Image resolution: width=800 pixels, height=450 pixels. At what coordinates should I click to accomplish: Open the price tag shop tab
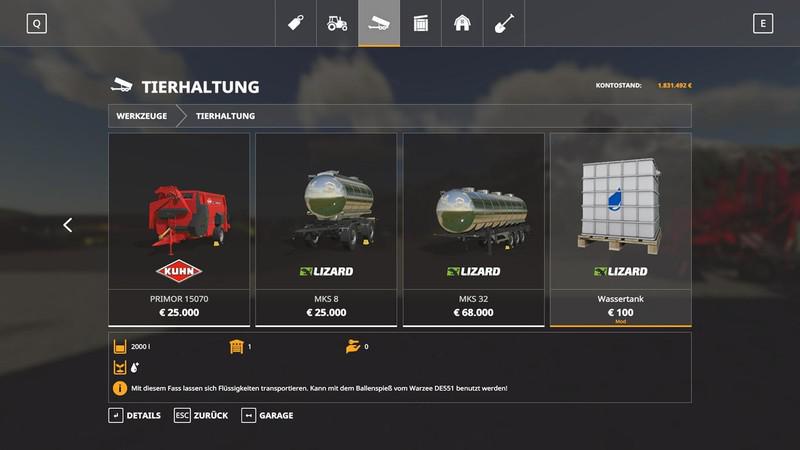296,23
